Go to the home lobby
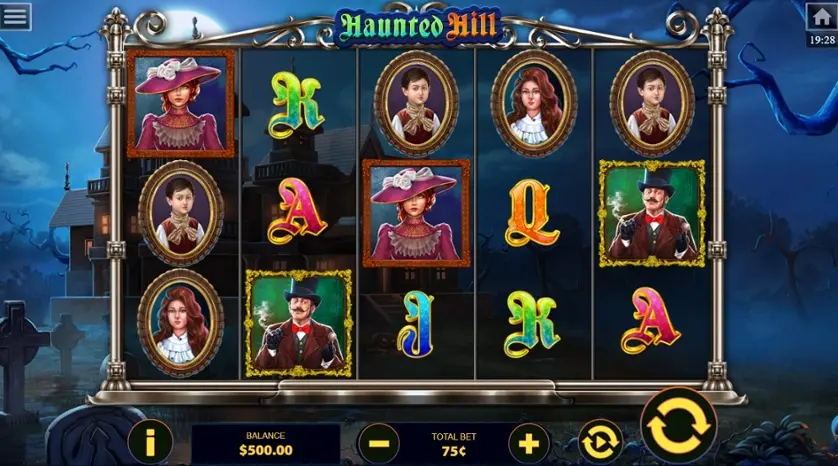 point(821,17)
